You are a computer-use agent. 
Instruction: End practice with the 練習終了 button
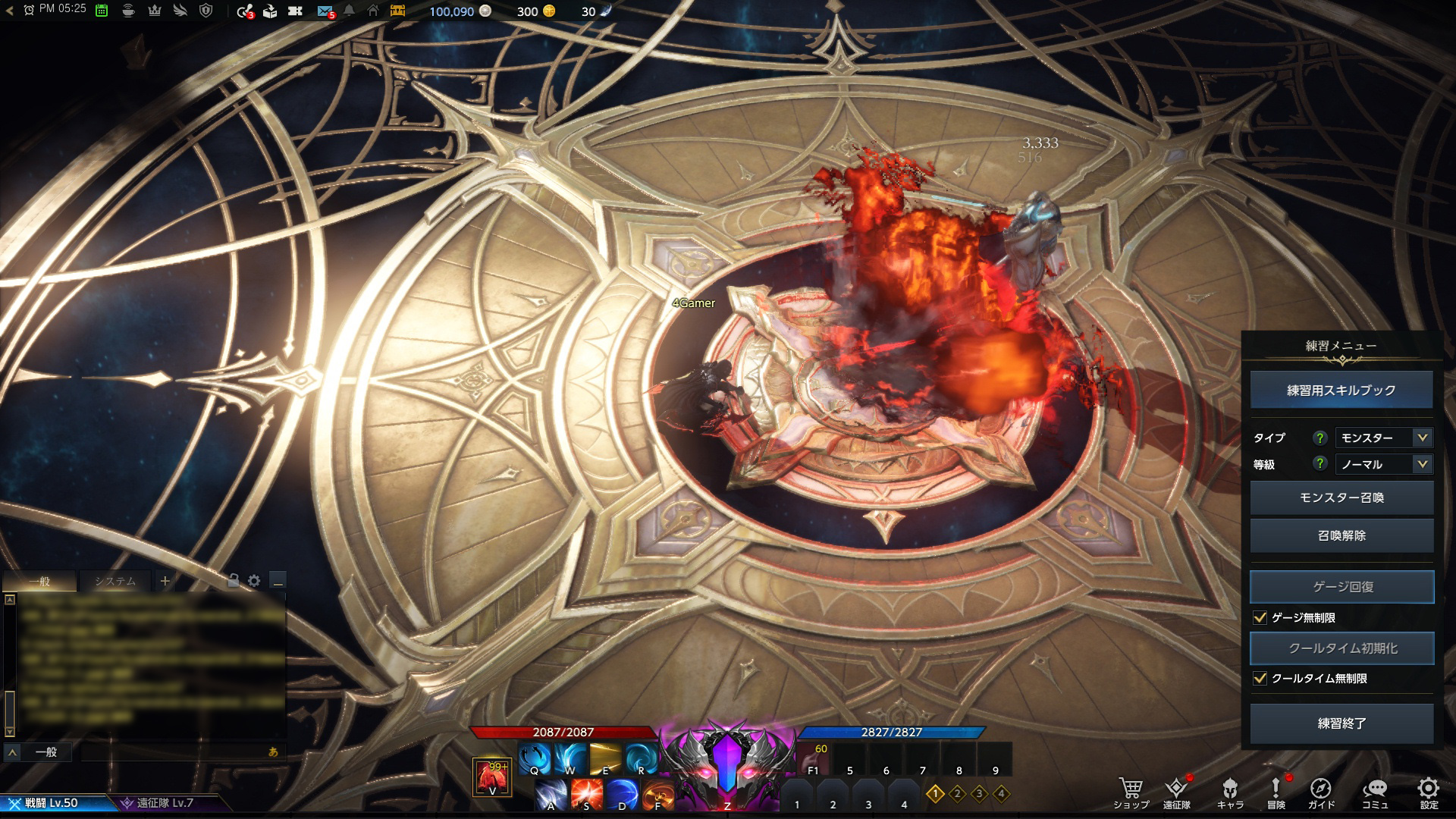(1341, 723)
